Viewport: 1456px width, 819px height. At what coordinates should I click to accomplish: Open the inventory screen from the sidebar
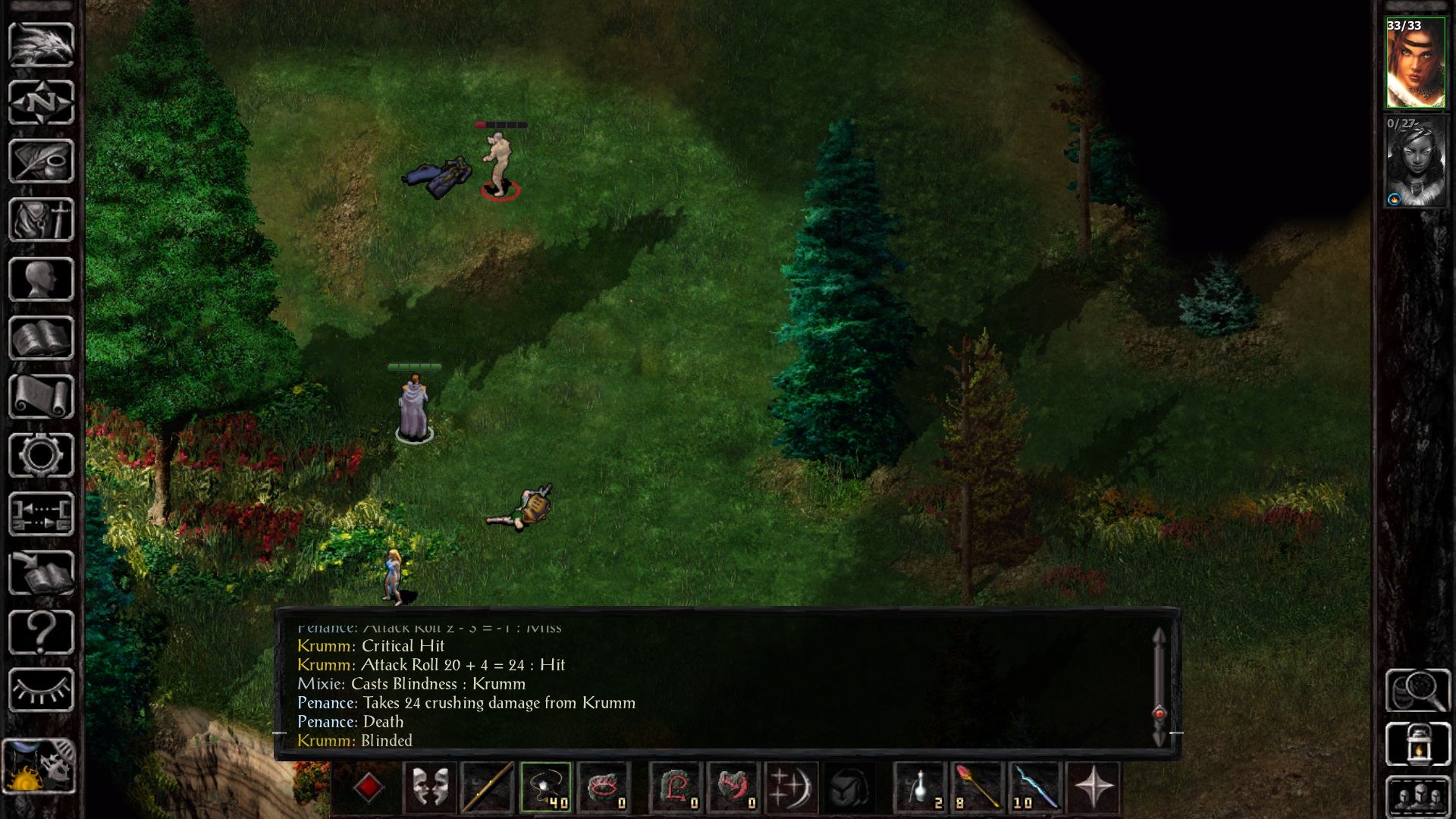pos(41,220)
